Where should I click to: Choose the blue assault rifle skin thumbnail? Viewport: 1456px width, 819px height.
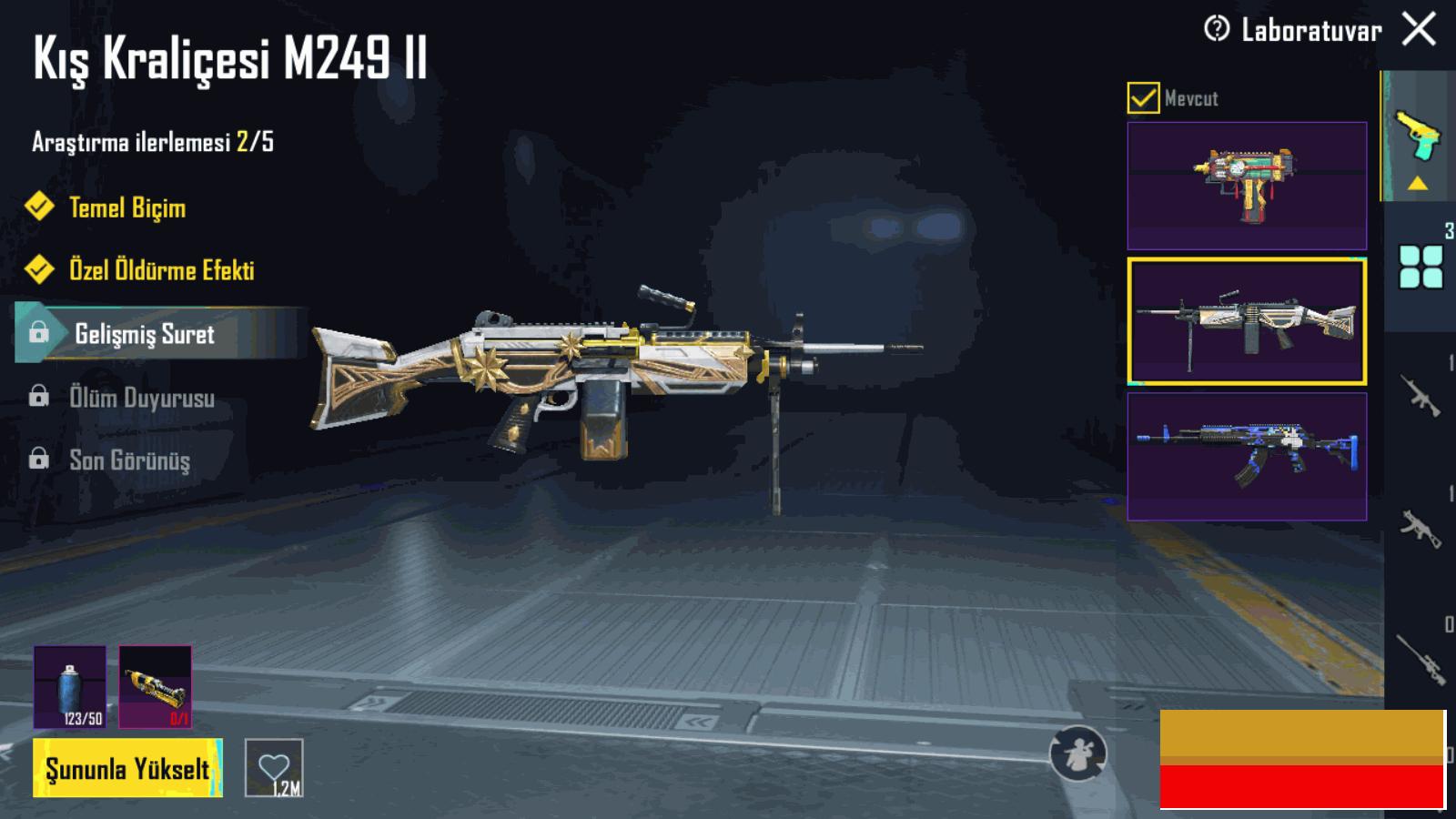pyautogui.click(x=1247, y=457)
